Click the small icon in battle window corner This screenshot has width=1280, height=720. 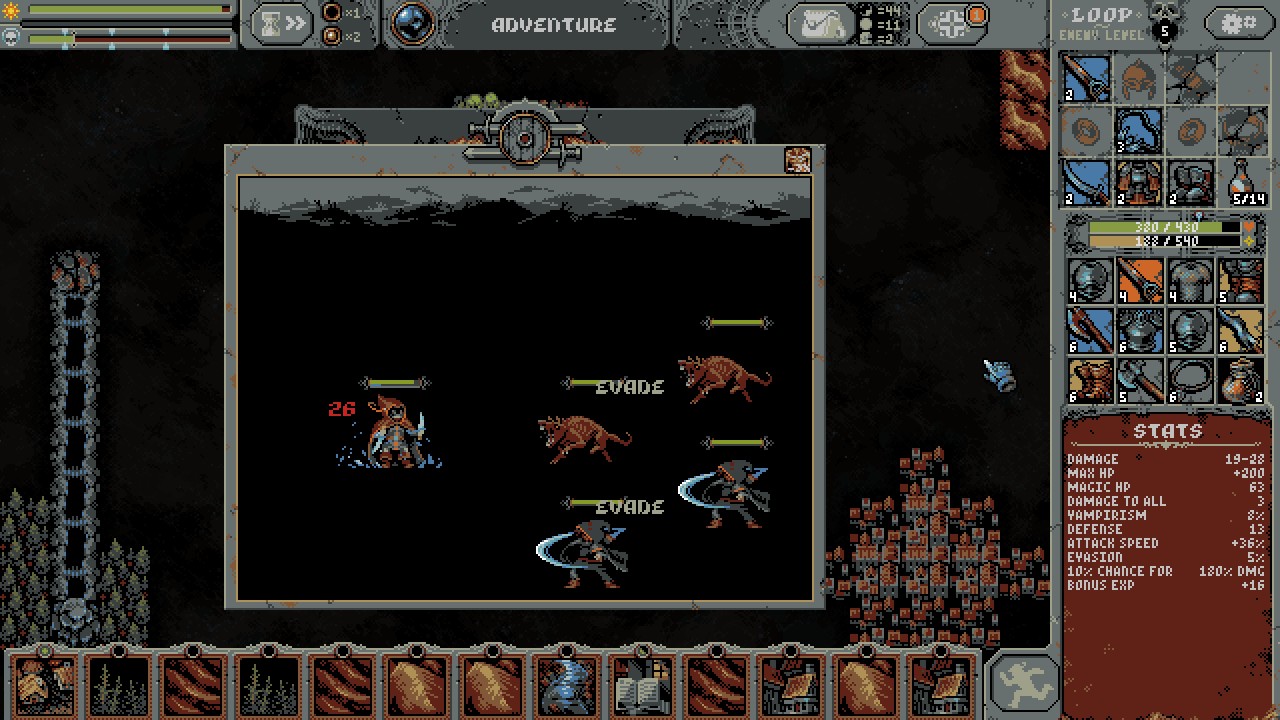click(x=797, y=160)
